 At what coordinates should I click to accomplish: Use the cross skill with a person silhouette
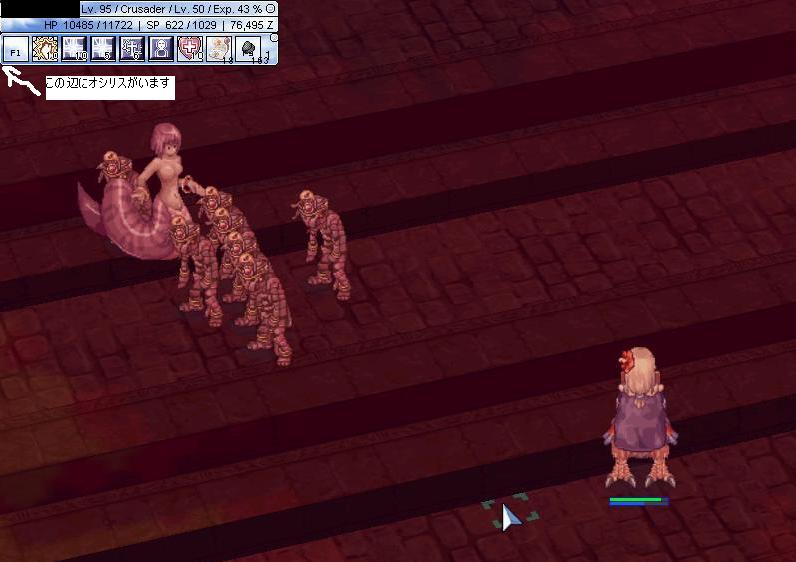point(132,48)
